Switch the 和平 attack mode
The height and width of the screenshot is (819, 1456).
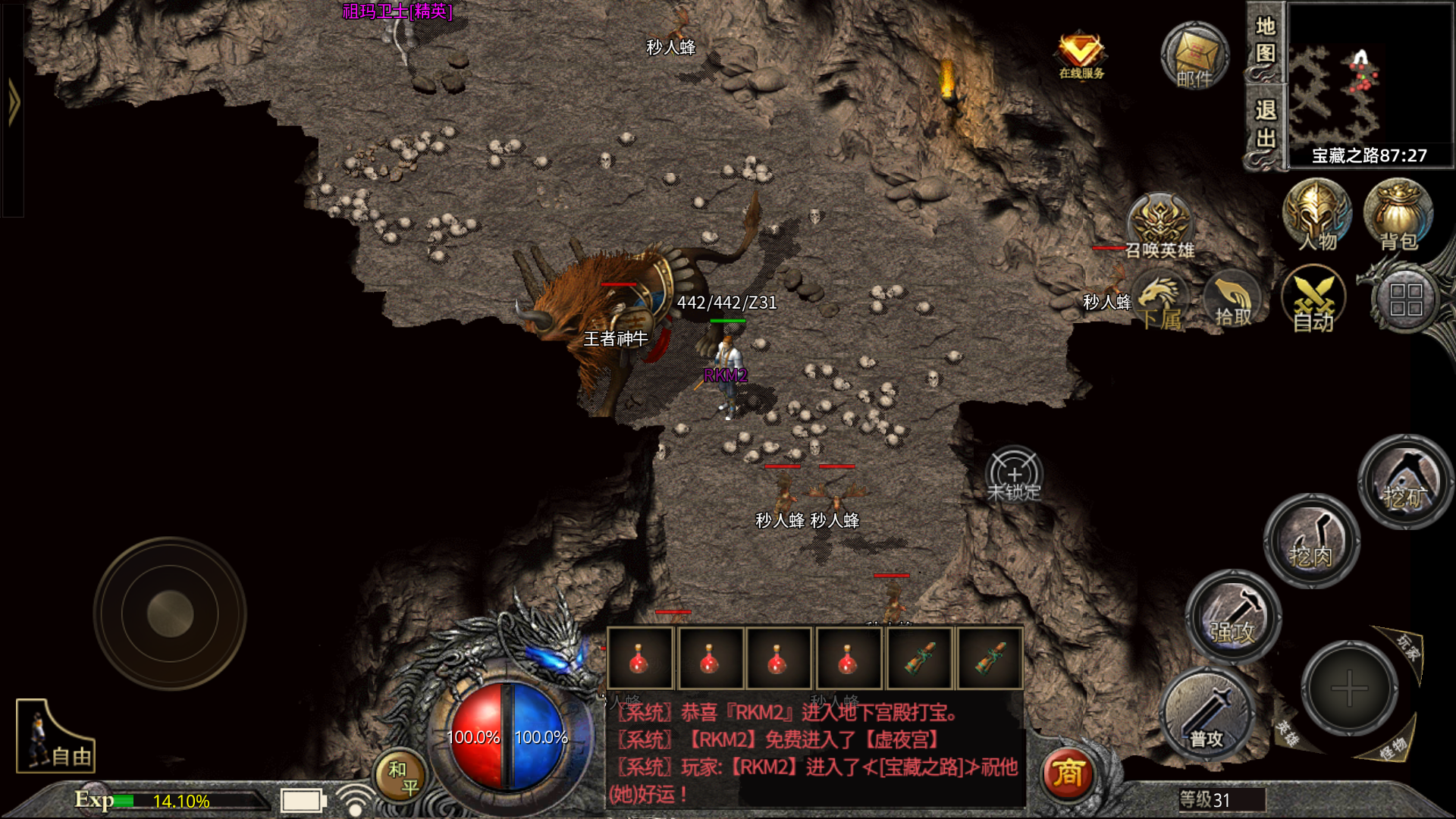(402, 777)
